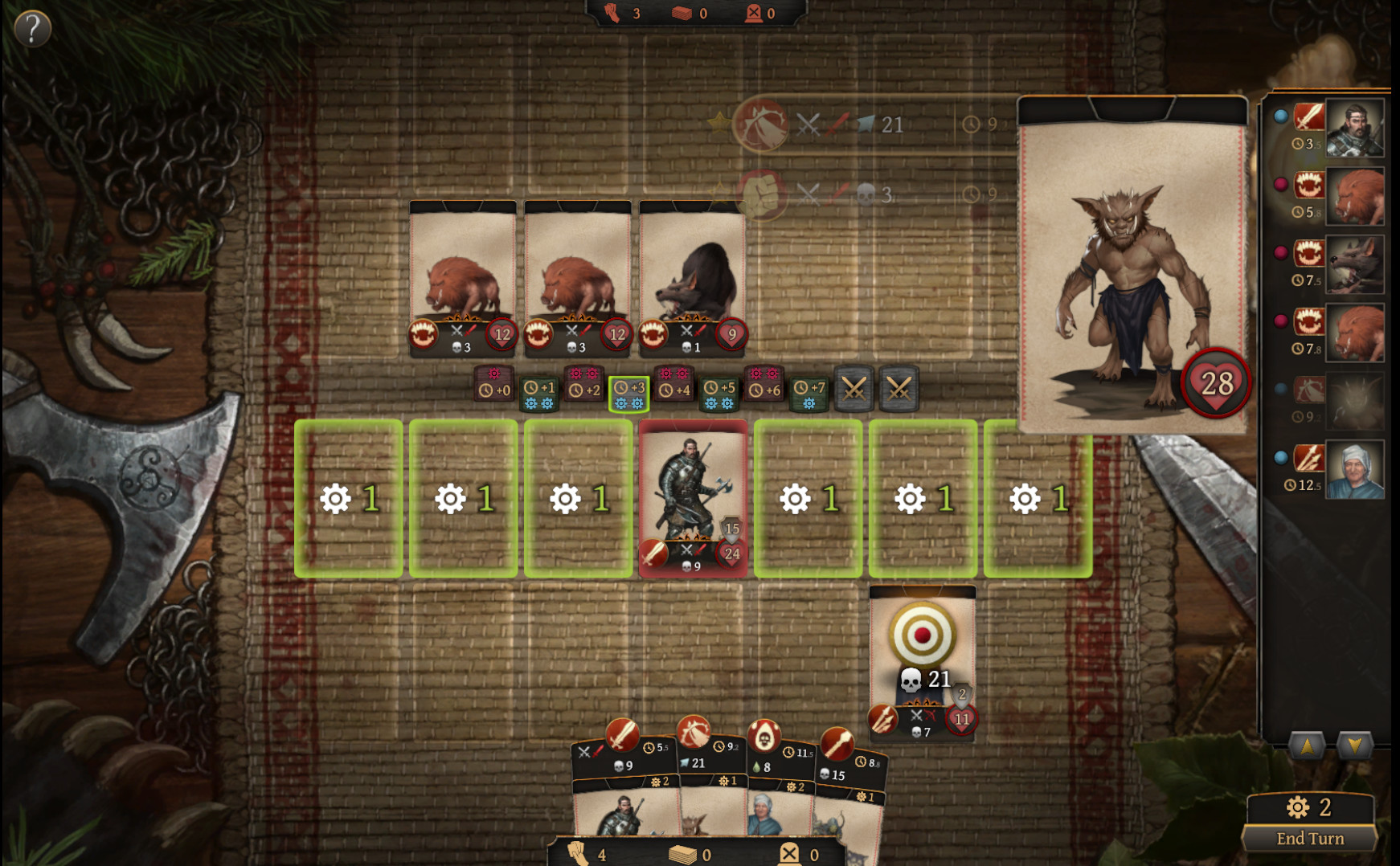The image size is (1400, 866).
Task: Toggle the blue marker beside the healer portrait
Action: point(1282,456)
